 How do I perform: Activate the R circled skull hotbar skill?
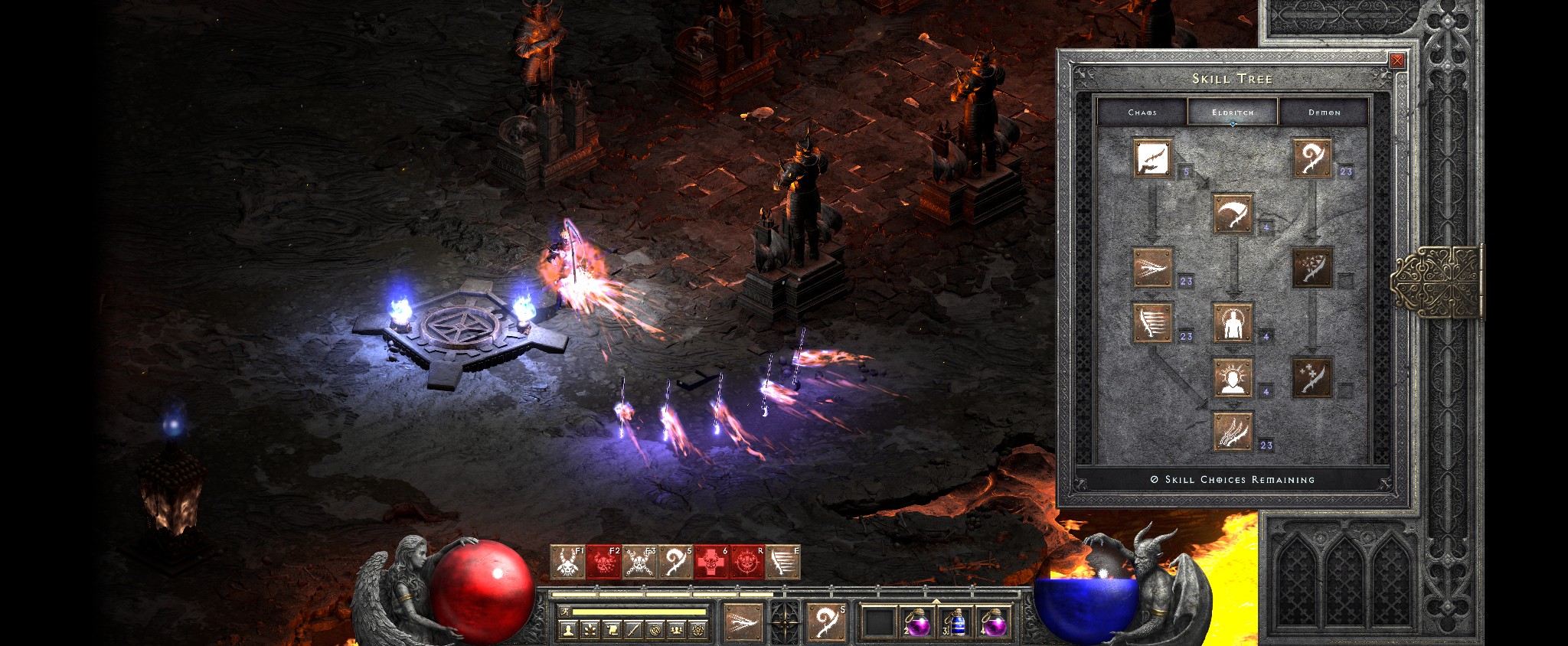746,563
